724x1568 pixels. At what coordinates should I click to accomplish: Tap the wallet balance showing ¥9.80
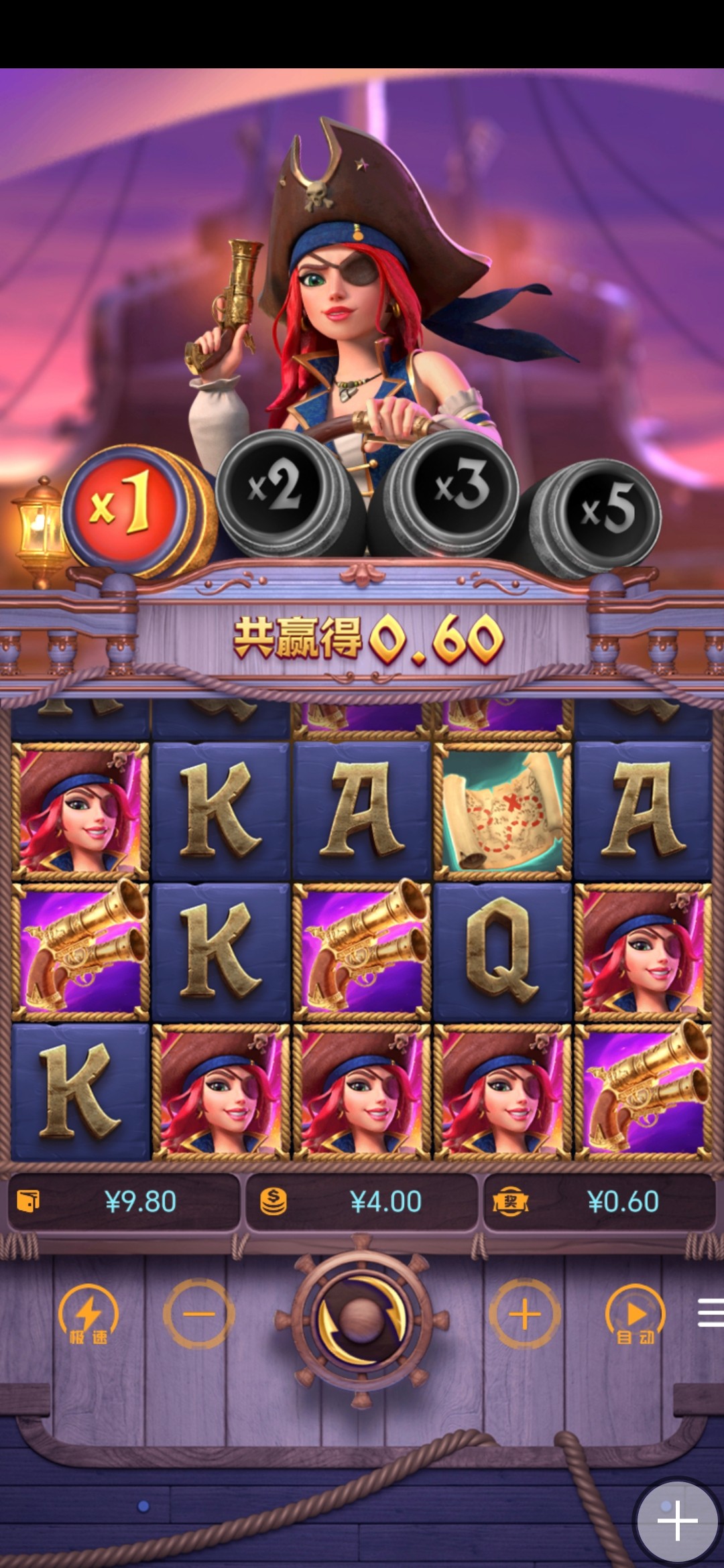[x=124, y=1201]
